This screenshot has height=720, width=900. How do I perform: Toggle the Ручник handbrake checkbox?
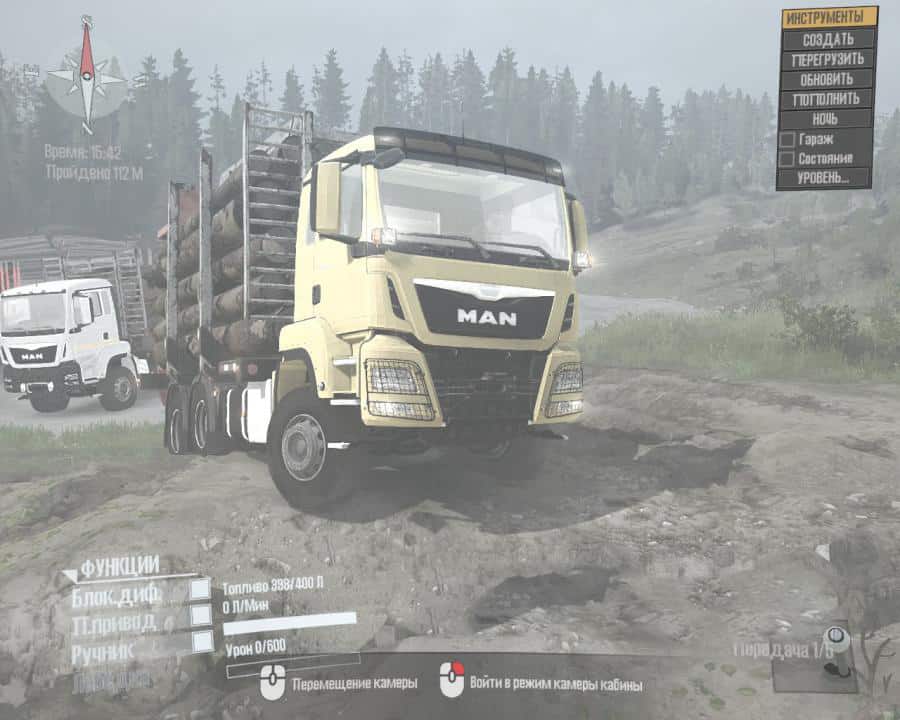point(201,641)
